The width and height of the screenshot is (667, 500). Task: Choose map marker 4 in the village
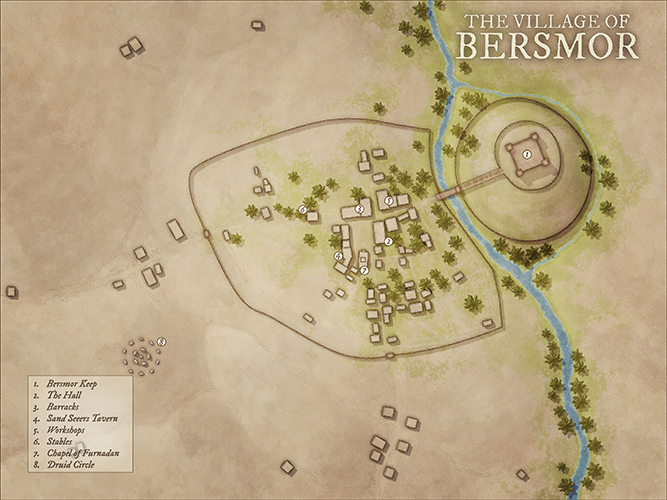coord(339,256)
